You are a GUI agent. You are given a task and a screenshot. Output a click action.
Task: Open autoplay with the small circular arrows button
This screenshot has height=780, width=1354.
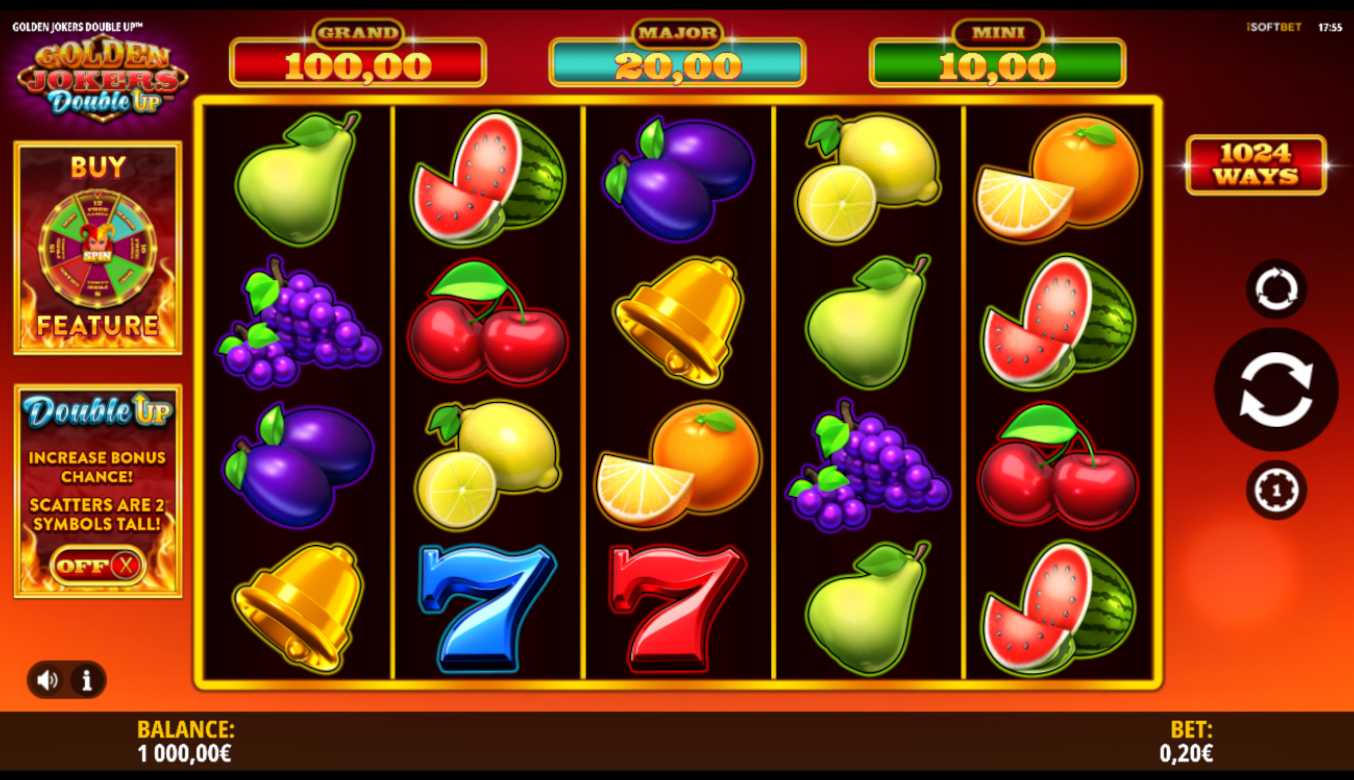click(x=1276, y=289)
